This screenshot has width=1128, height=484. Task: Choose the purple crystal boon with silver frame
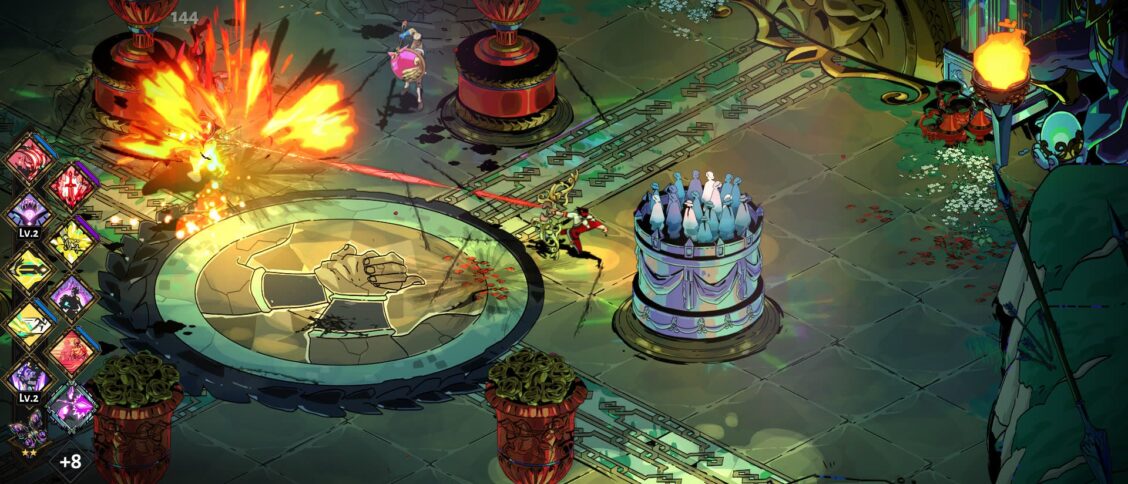(72, 407)
